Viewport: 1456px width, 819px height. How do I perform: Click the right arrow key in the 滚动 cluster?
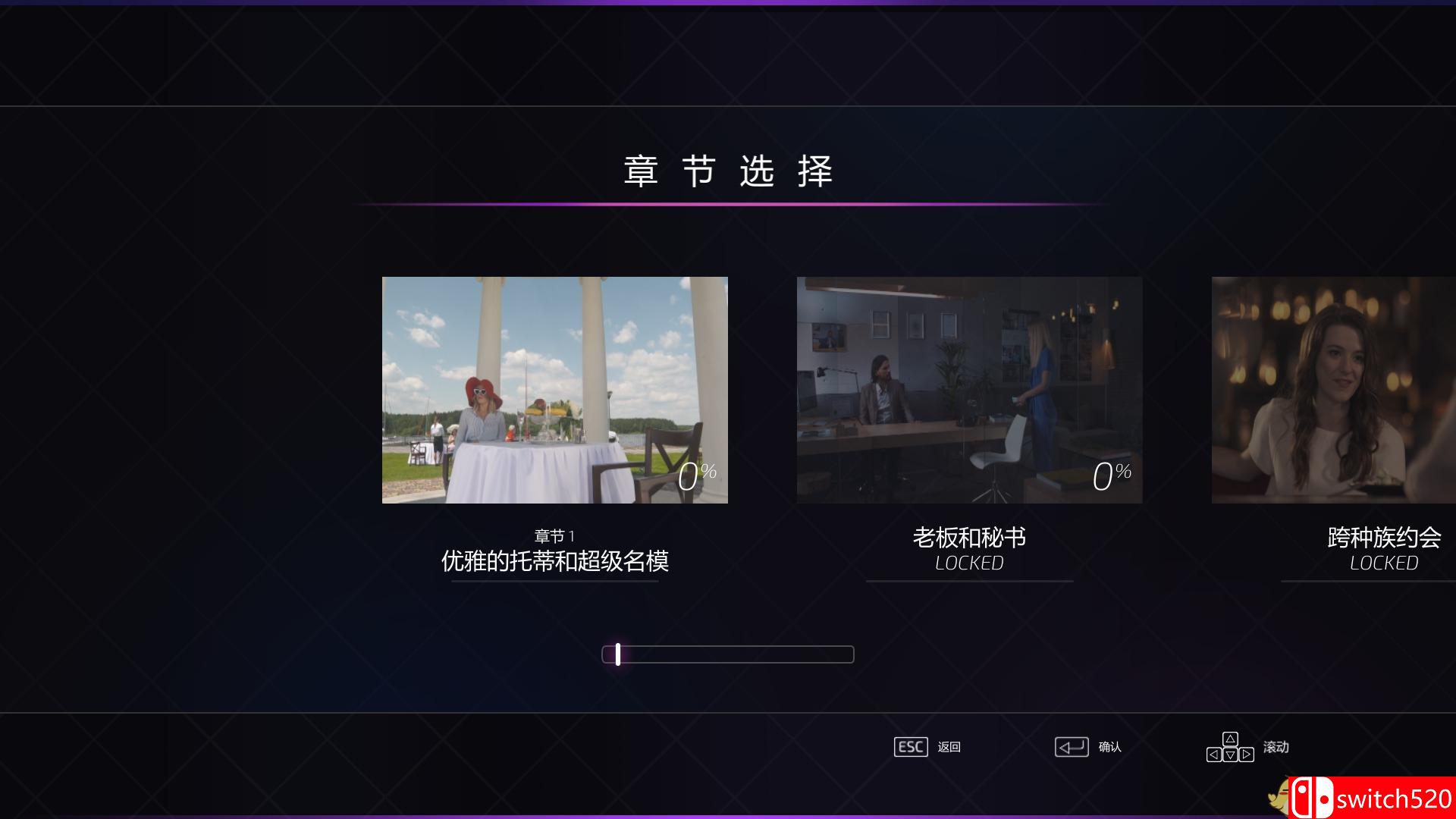1246,755
